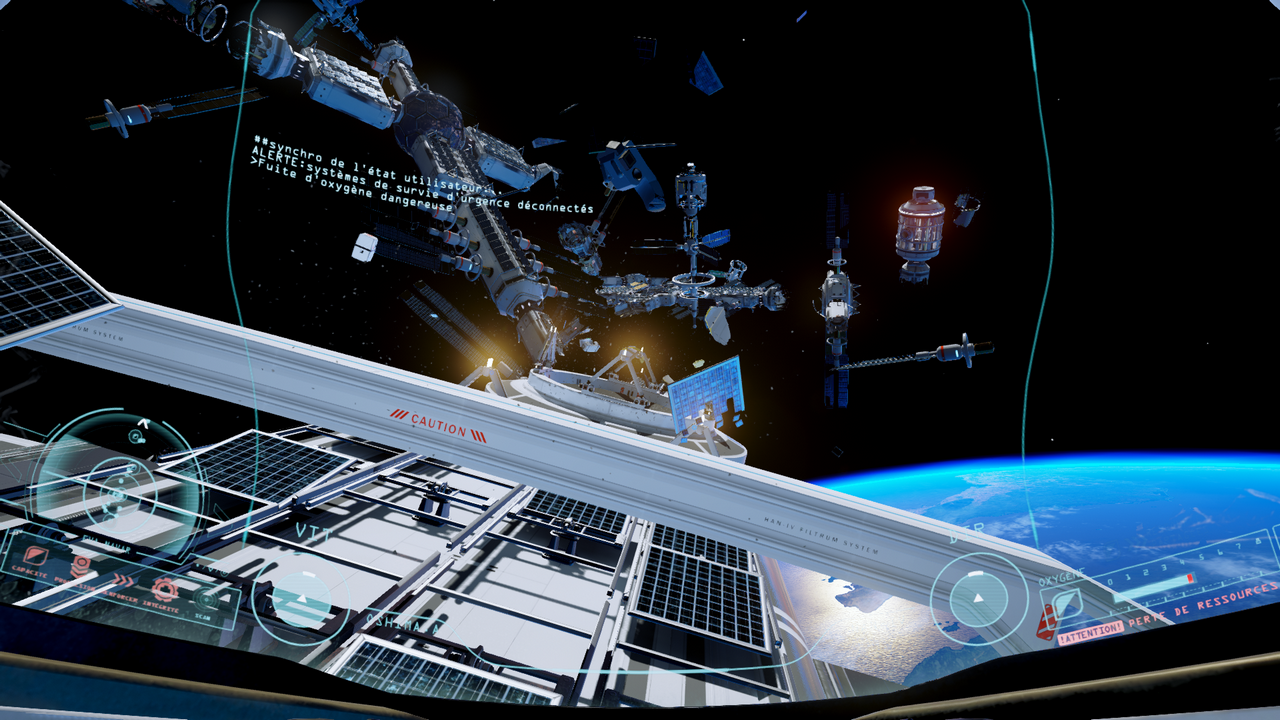1280x720 pixels.
Task: Click the red Intégrité gear icon
Action: (x=164, y=589)
